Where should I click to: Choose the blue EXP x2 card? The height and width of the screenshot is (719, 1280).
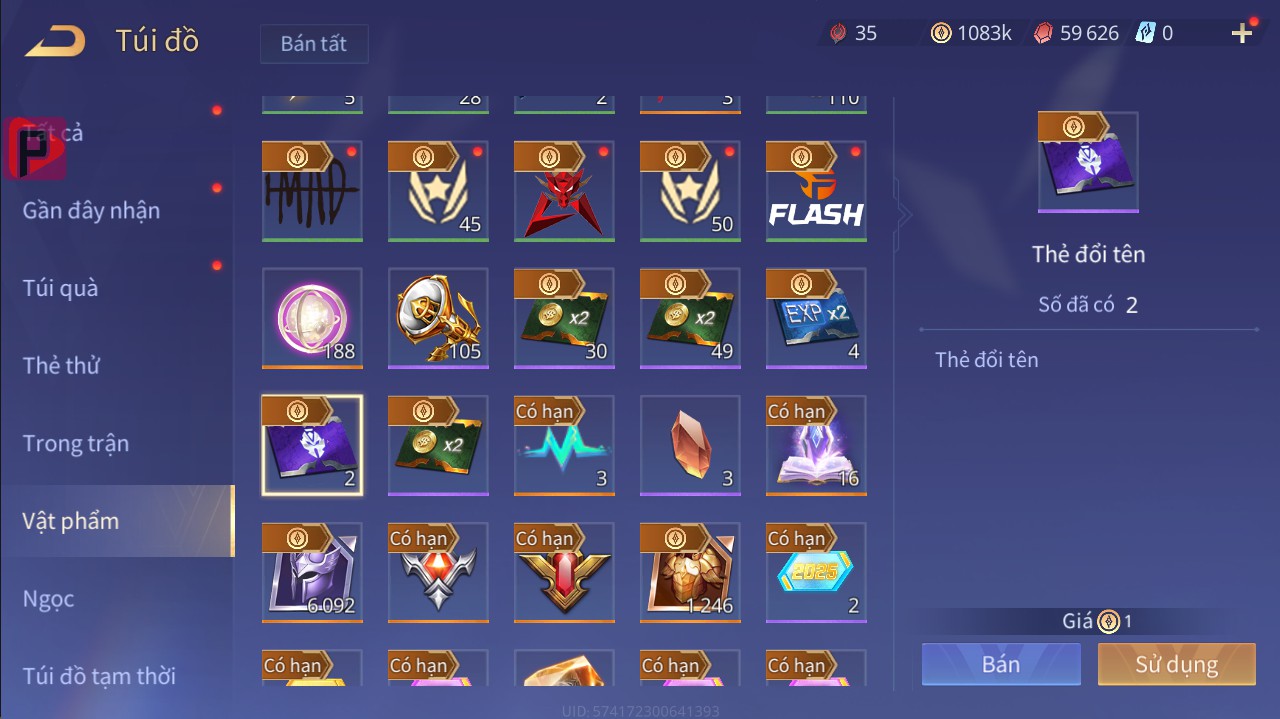816,319
